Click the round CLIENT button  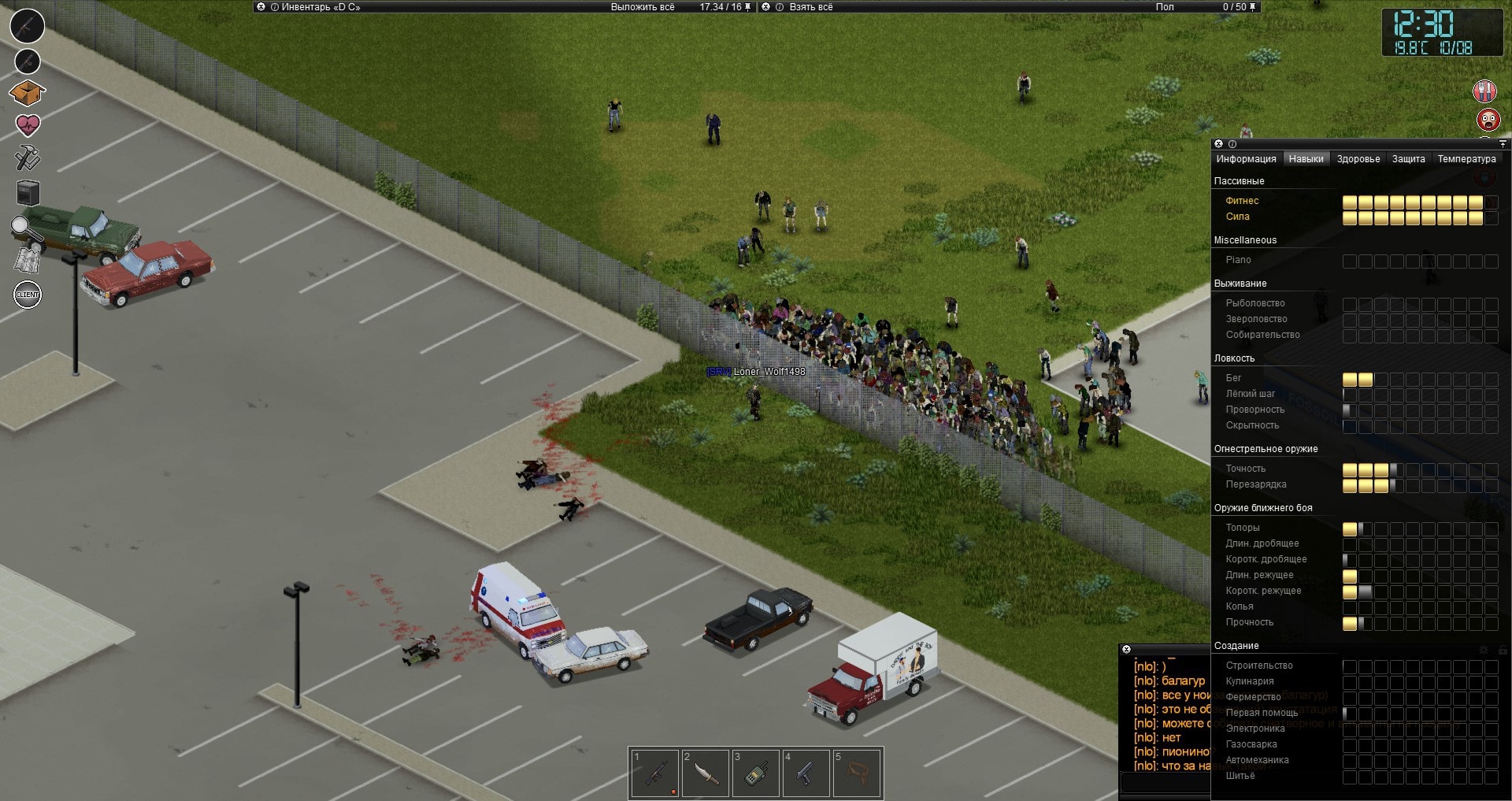[x=28, y=295]
